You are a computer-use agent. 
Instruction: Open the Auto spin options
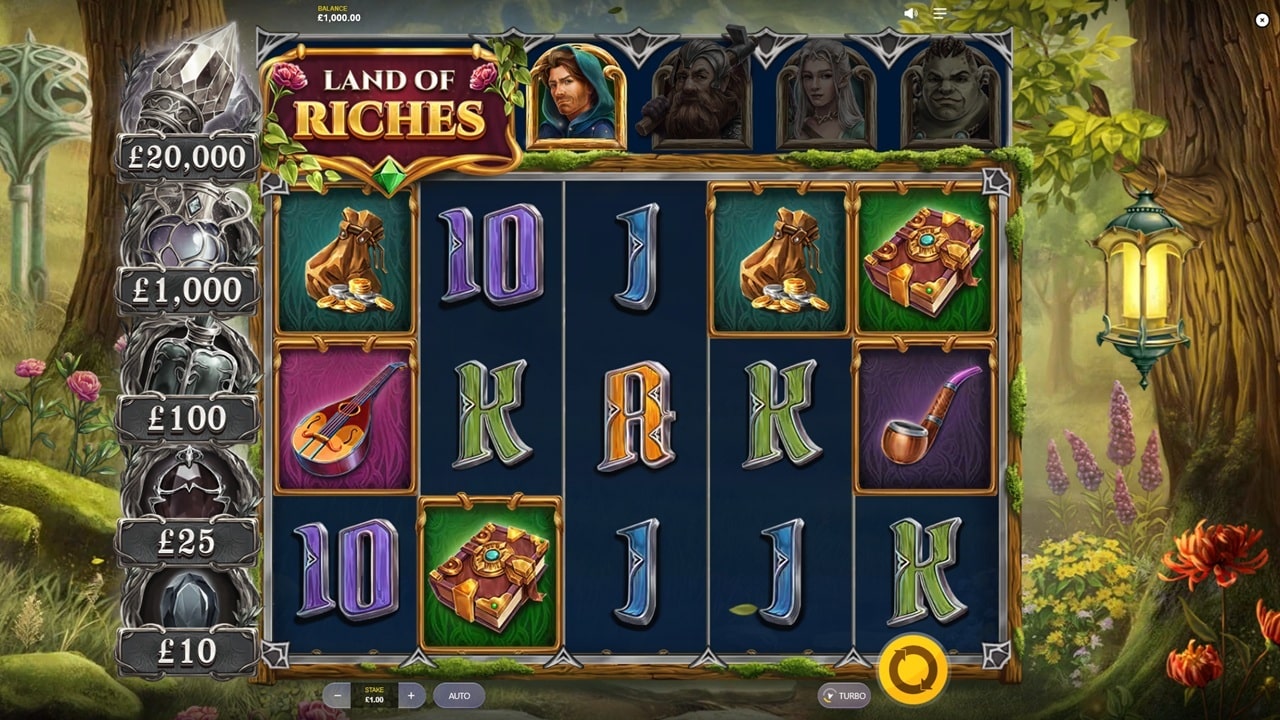(x=459, y=696)
